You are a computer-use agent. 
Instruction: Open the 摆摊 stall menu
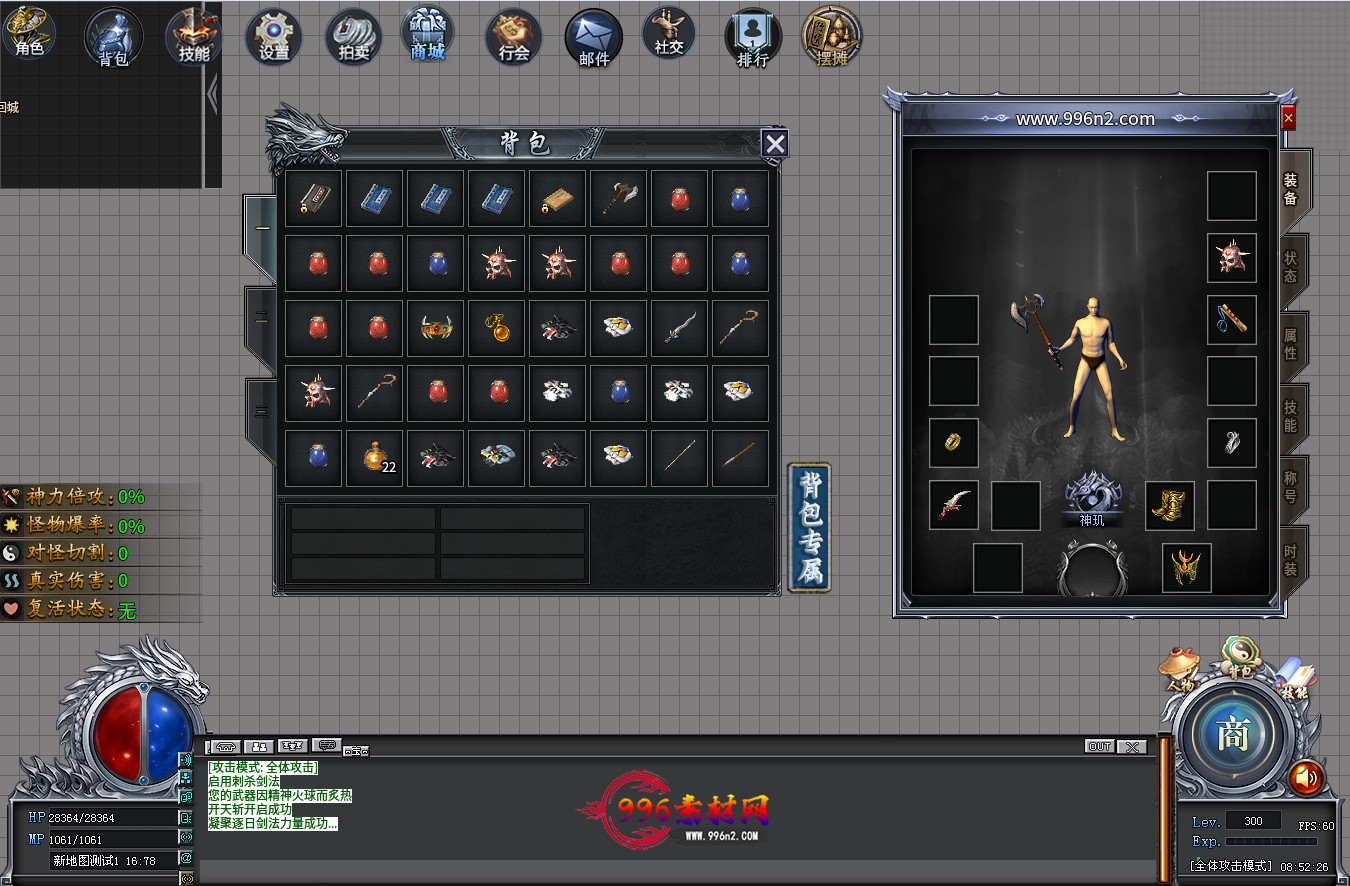[x=831, y=37]
